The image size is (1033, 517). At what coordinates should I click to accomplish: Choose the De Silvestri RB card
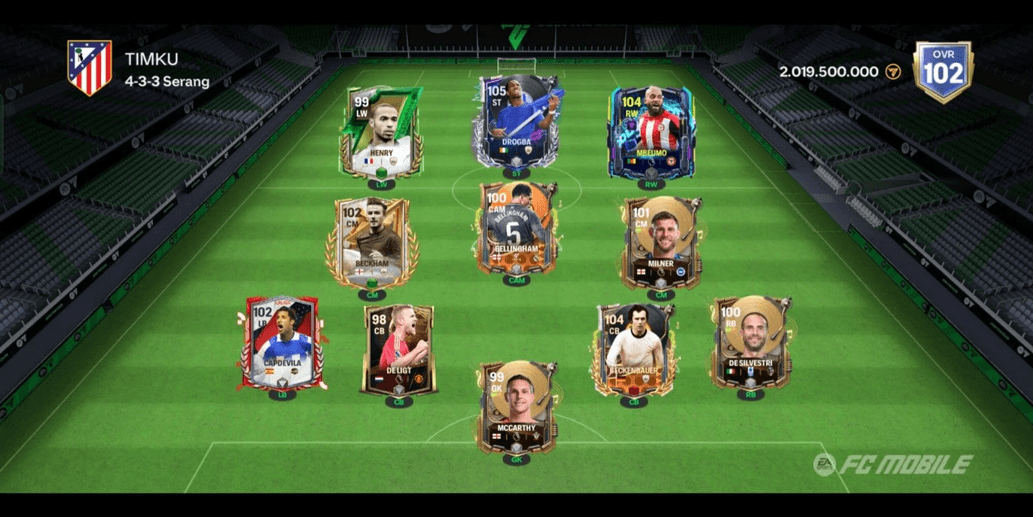[x=752, y=342]
